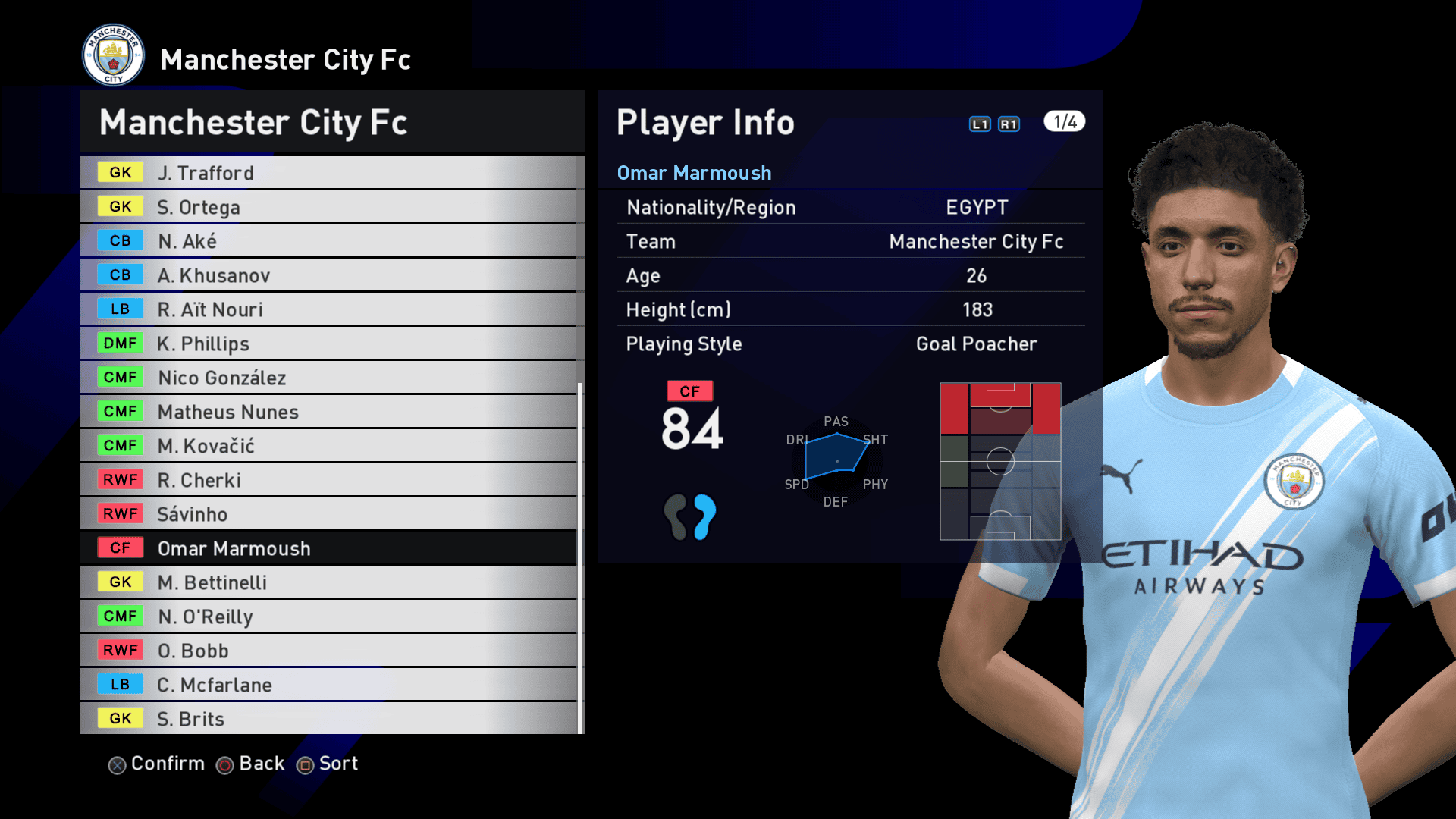This screenshot has width=1456, height=819.
Task: Choose left-back R. Aït Nouri
Action: click(328, 309)
